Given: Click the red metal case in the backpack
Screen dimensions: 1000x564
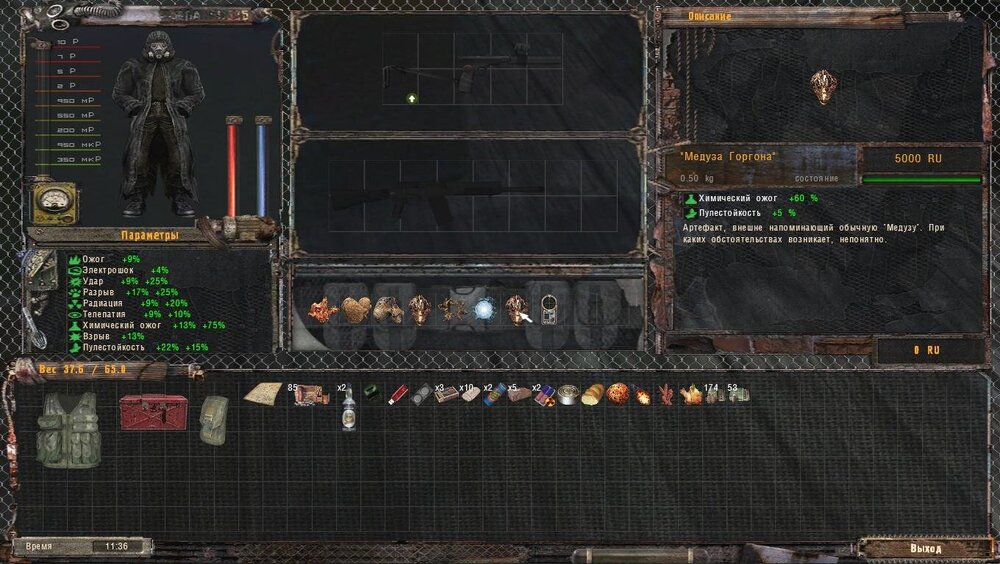Looking at the screenshot, I should pos(153,411).
